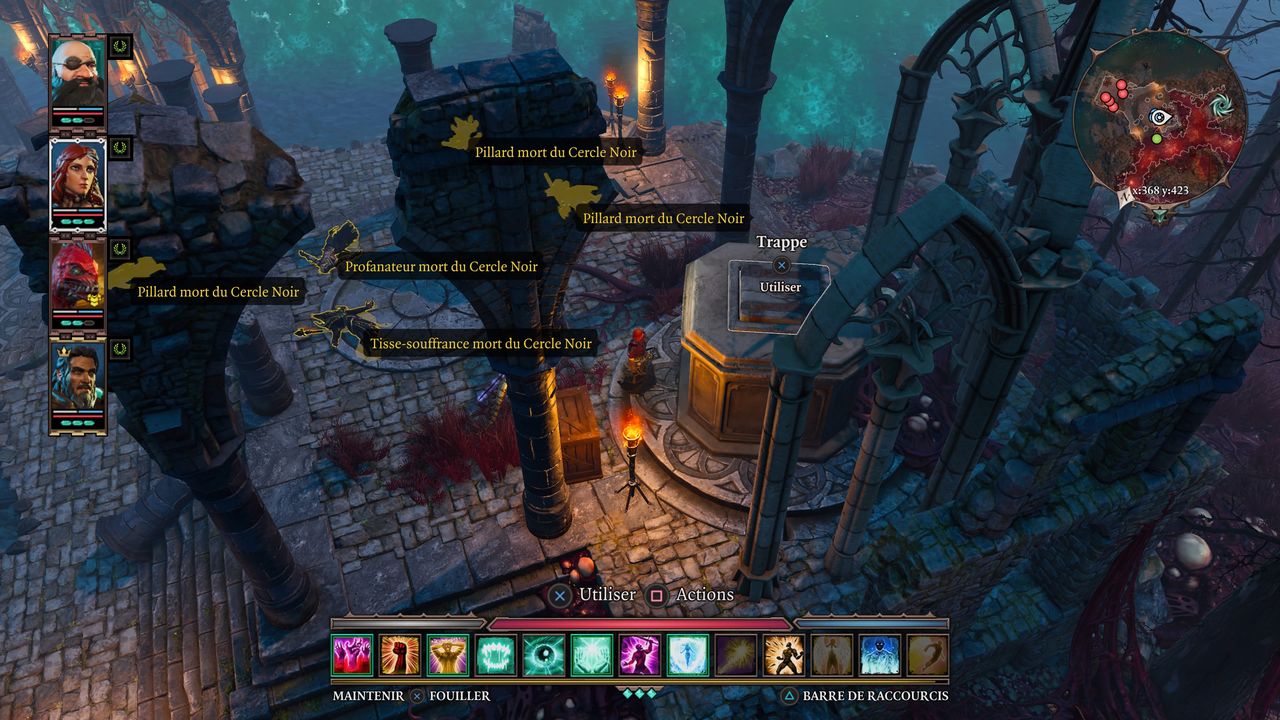This screenshot has width=1280, height=720.
Task: Select the dark purple burst skill slot
Action: (736, 655)
